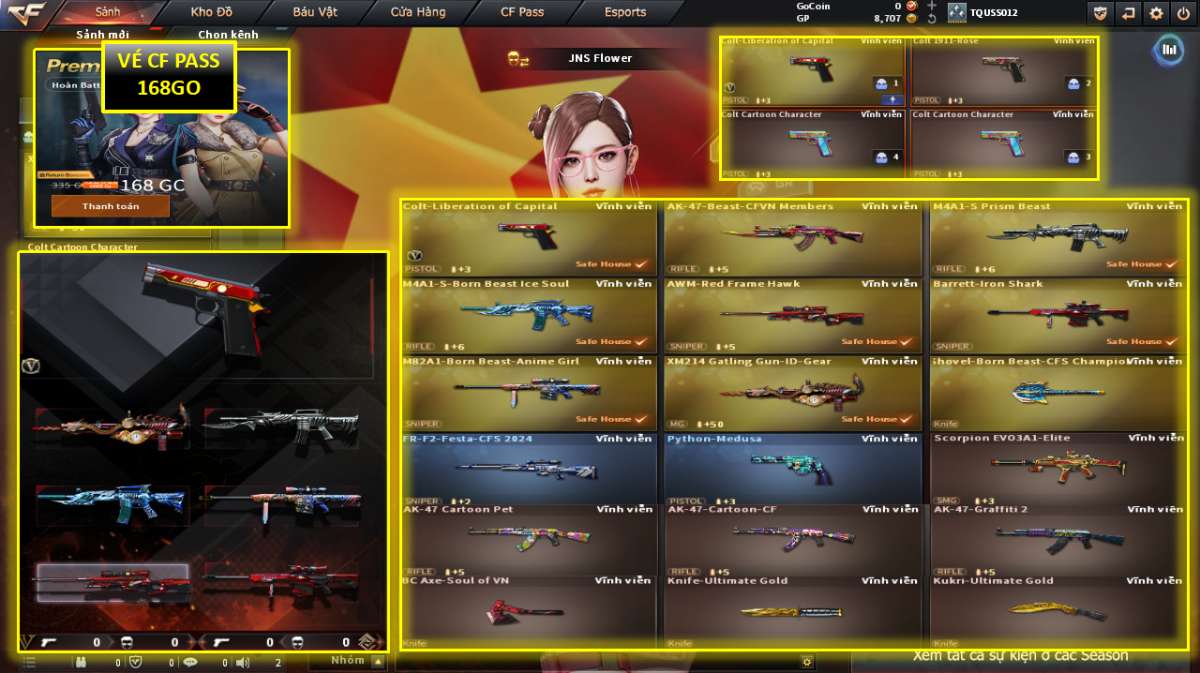Select the AK-47-Beast-CFVN Members weapon tile

792,238
